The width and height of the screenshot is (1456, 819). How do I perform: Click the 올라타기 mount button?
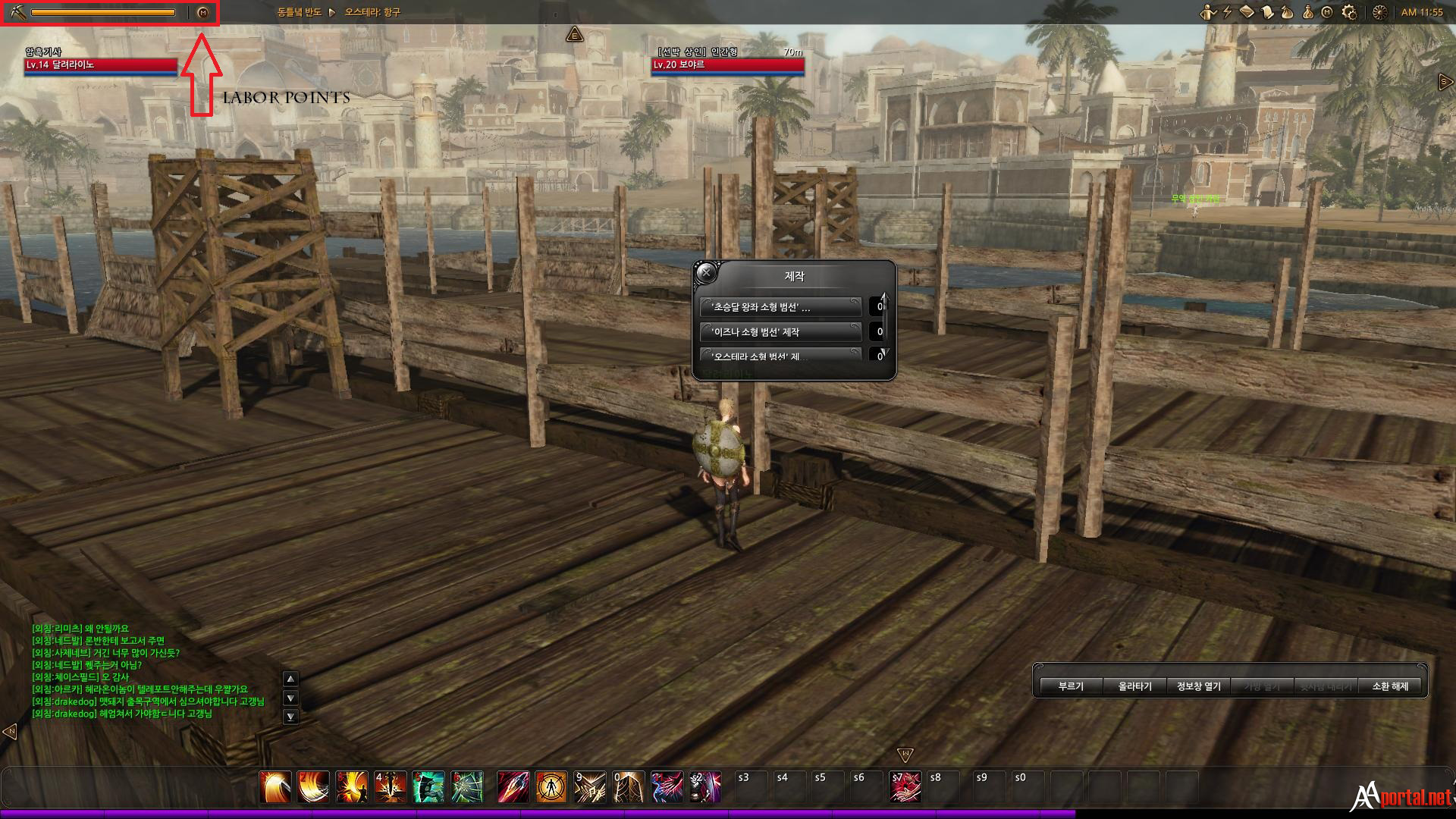click(x=1134, y=686)
